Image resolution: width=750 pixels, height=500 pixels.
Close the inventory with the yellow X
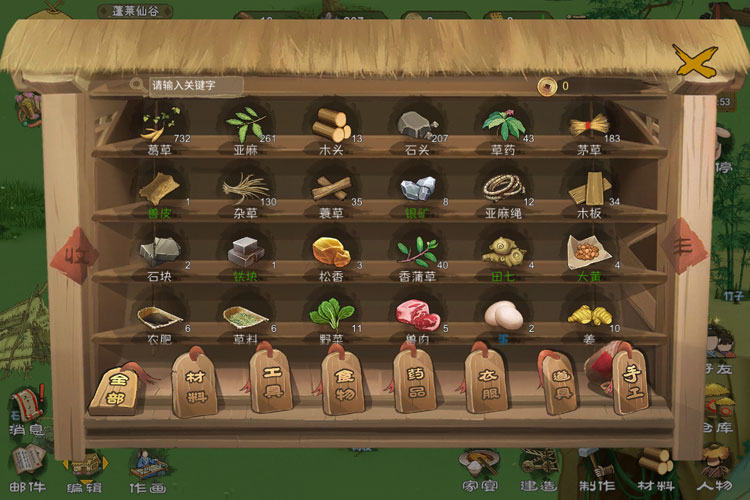(690, 62)
